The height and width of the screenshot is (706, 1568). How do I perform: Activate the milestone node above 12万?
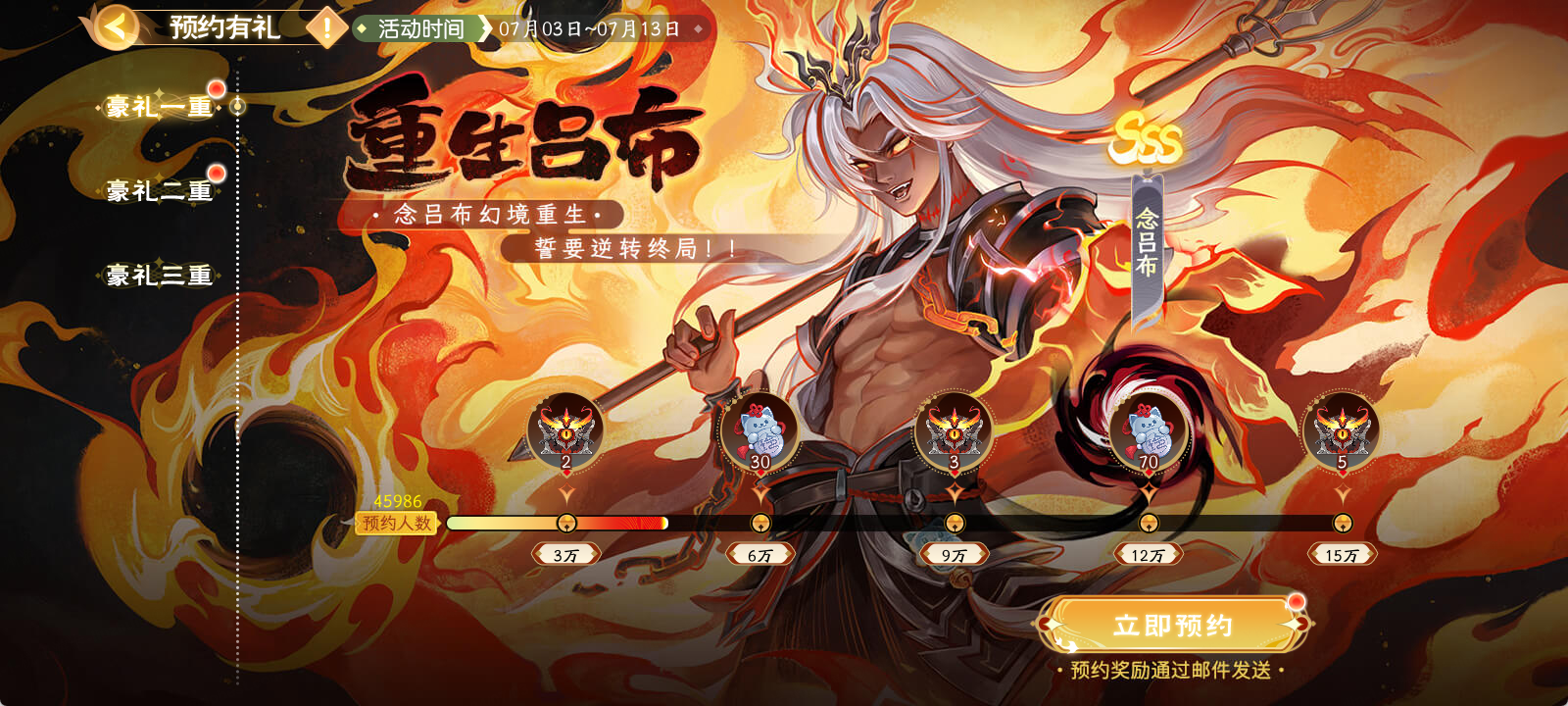click(1149, 522)
